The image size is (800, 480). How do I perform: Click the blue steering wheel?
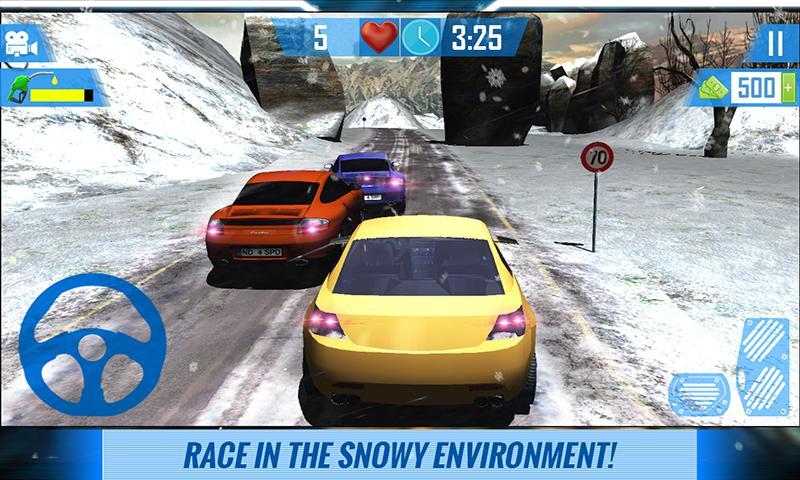[92, 345]
